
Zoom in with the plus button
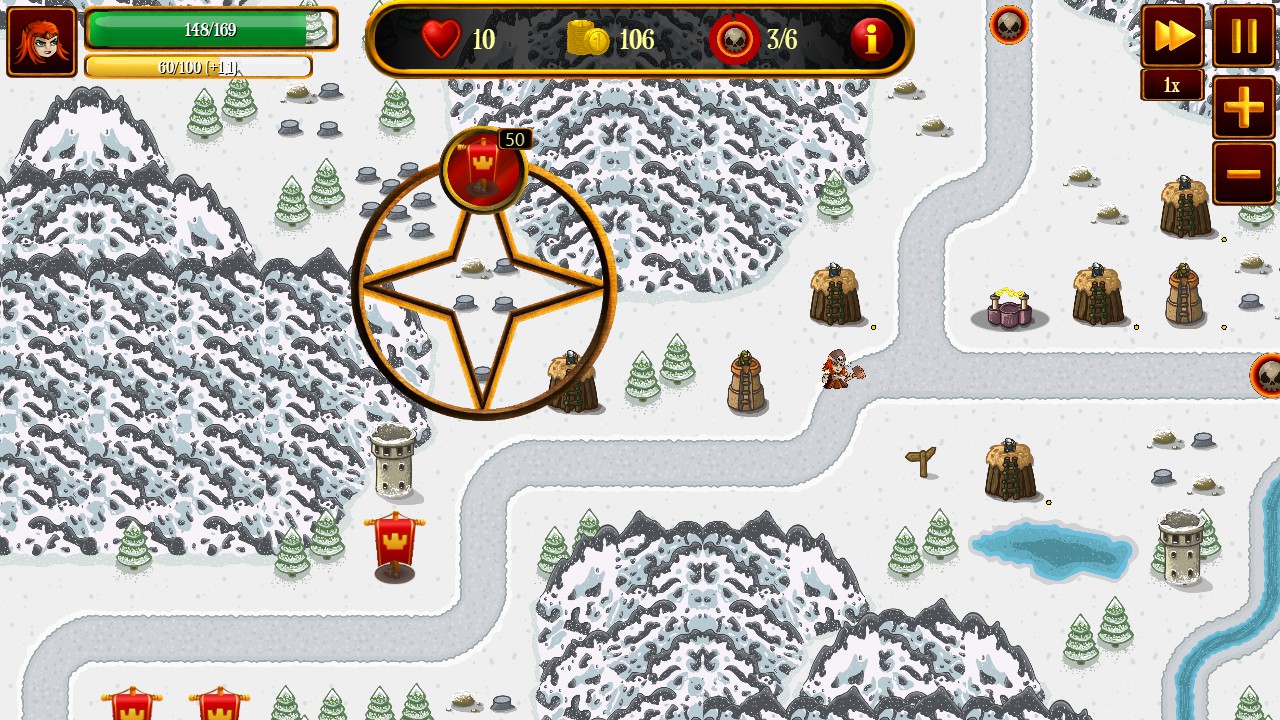[x=1244, y=107]
